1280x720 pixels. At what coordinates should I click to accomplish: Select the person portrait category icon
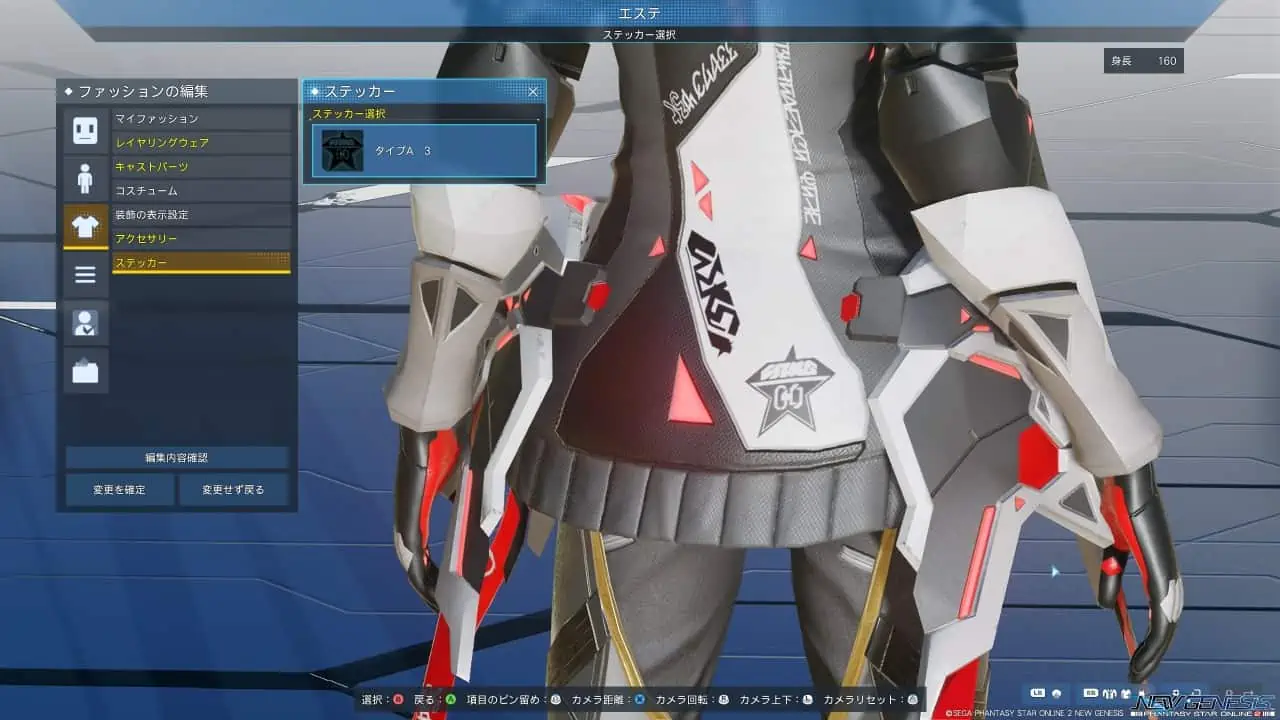[85, 322]
